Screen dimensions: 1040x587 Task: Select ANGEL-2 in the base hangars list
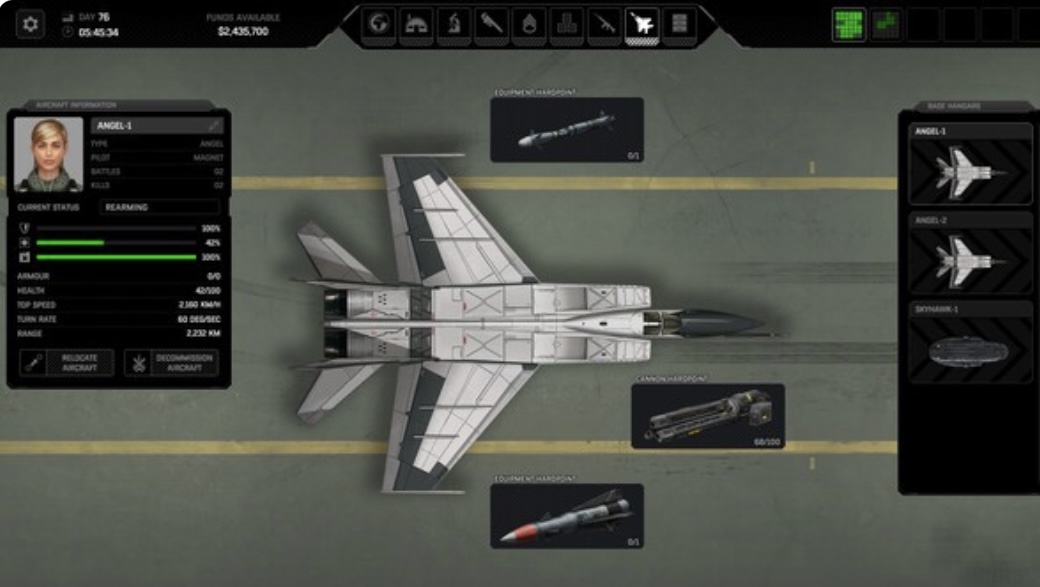970,253
